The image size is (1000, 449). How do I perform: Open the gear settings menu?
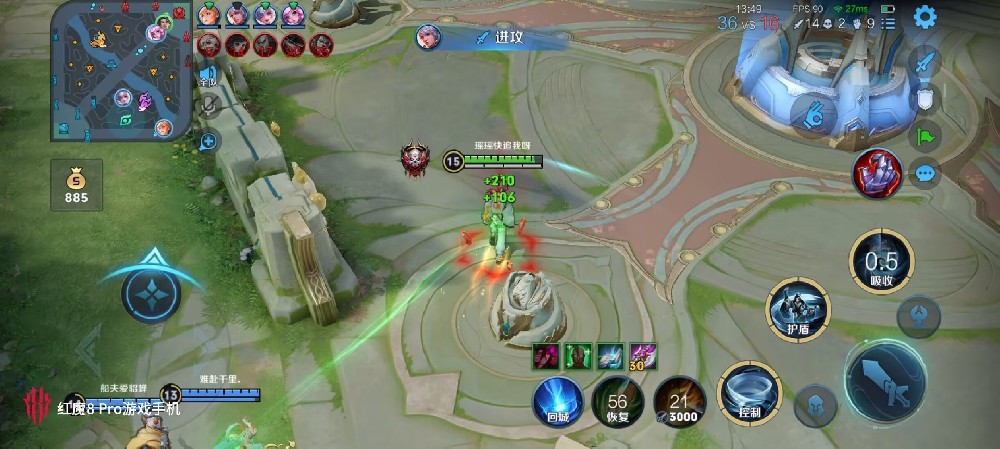924,16
